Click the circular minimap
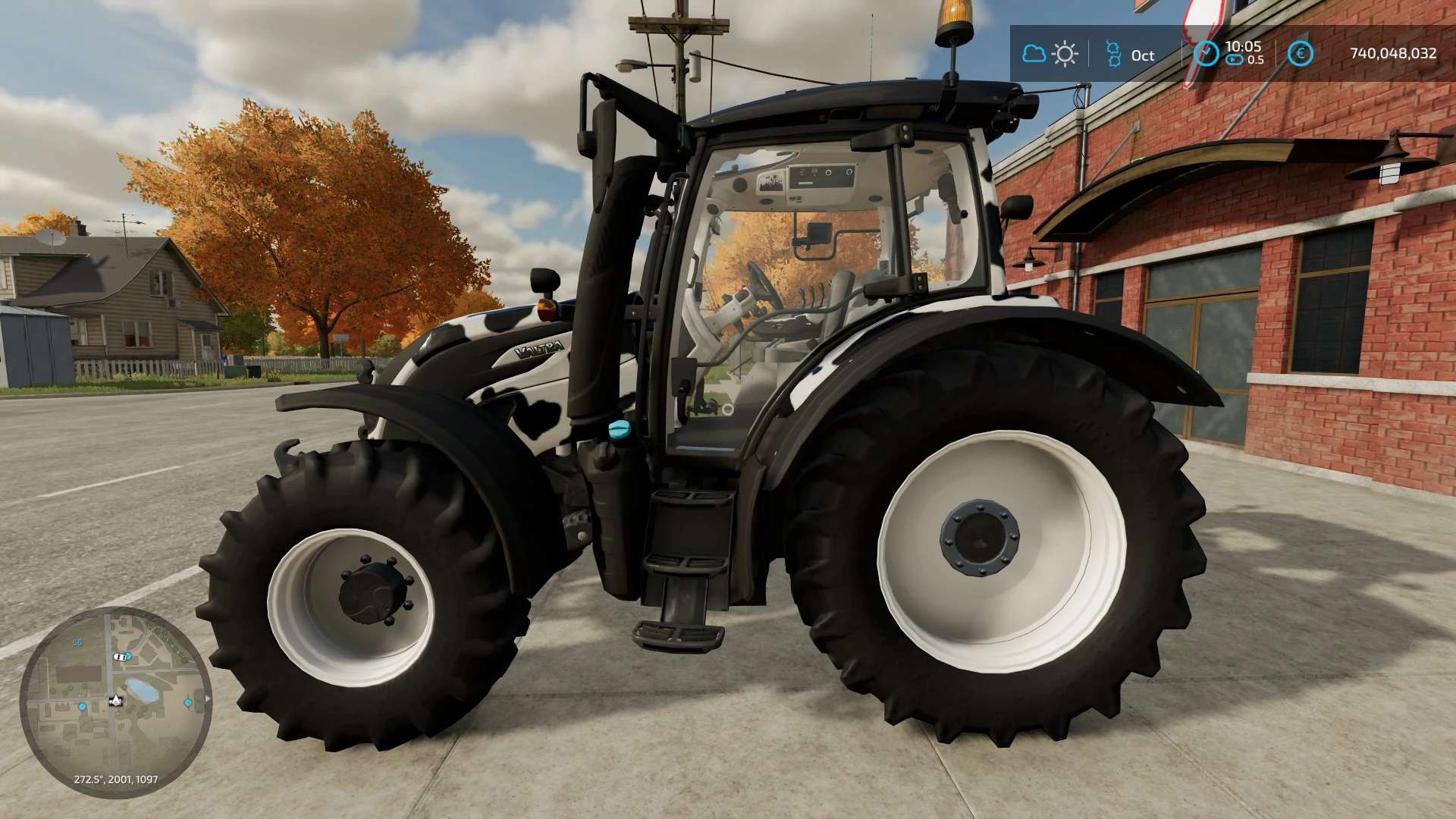The height and width of the screenshot is (819, 1456). [x=115, y=702]
